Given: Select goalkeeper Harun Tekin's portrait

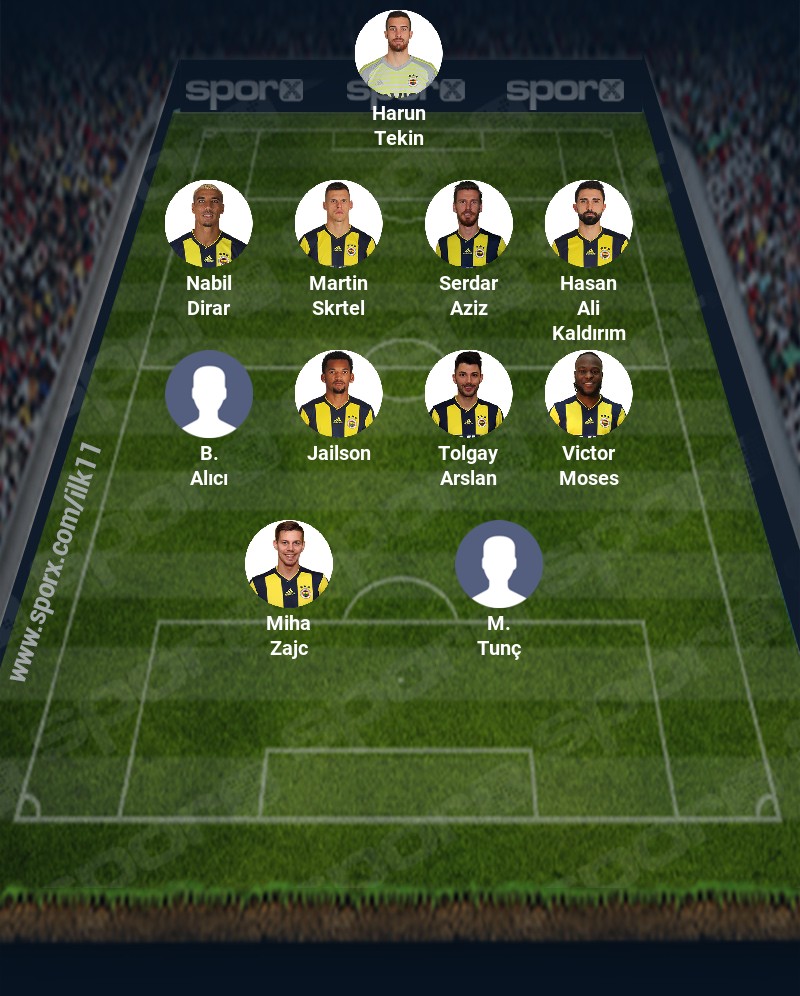Looking at the screenshot, I should point(399,53).
